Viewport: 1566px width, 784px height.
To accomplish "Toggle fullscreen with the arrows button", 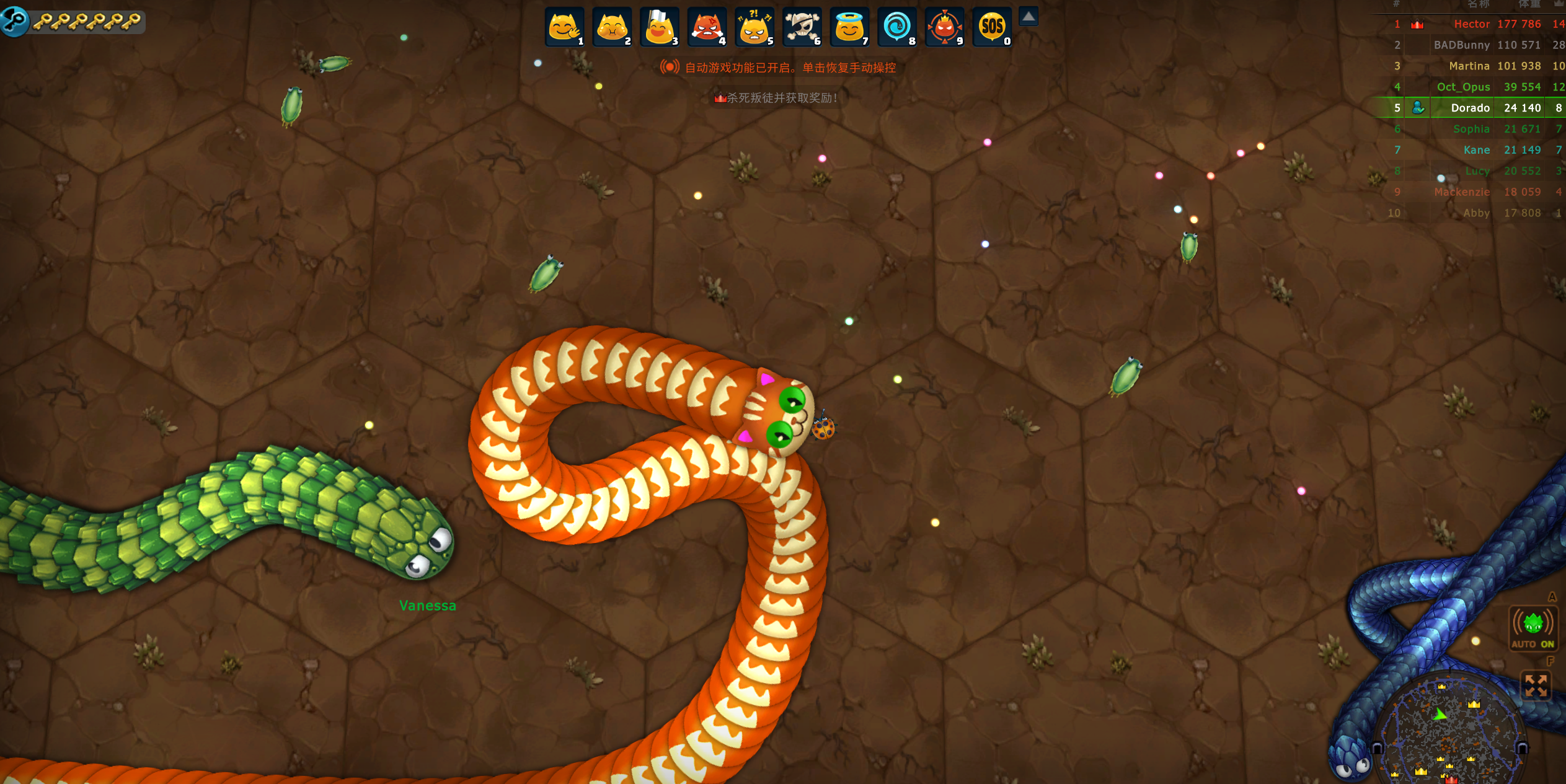I will (x=1536, y=686).
